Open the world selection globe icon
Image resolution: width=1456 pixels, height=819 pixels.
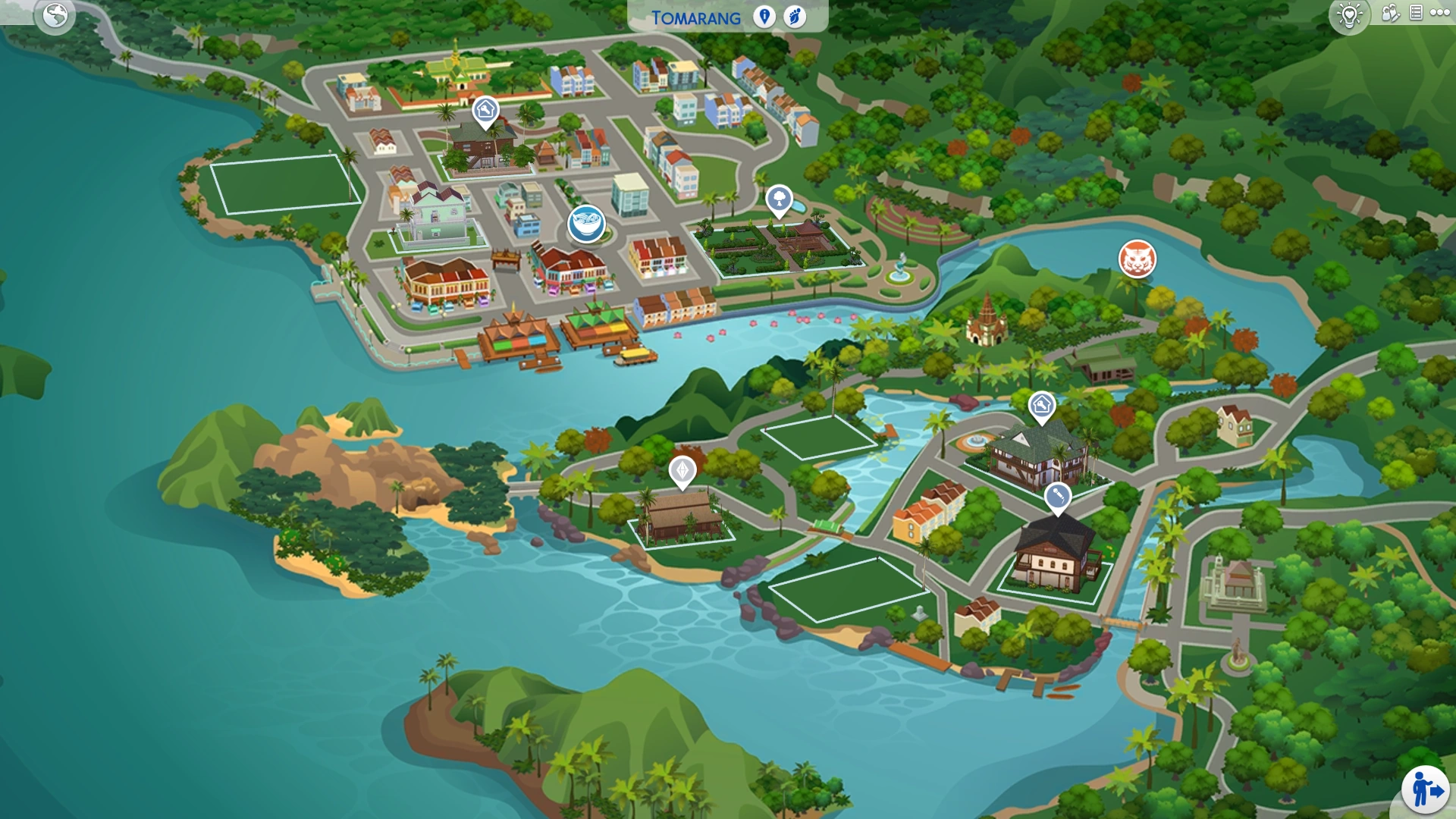[x=53, y=14]
